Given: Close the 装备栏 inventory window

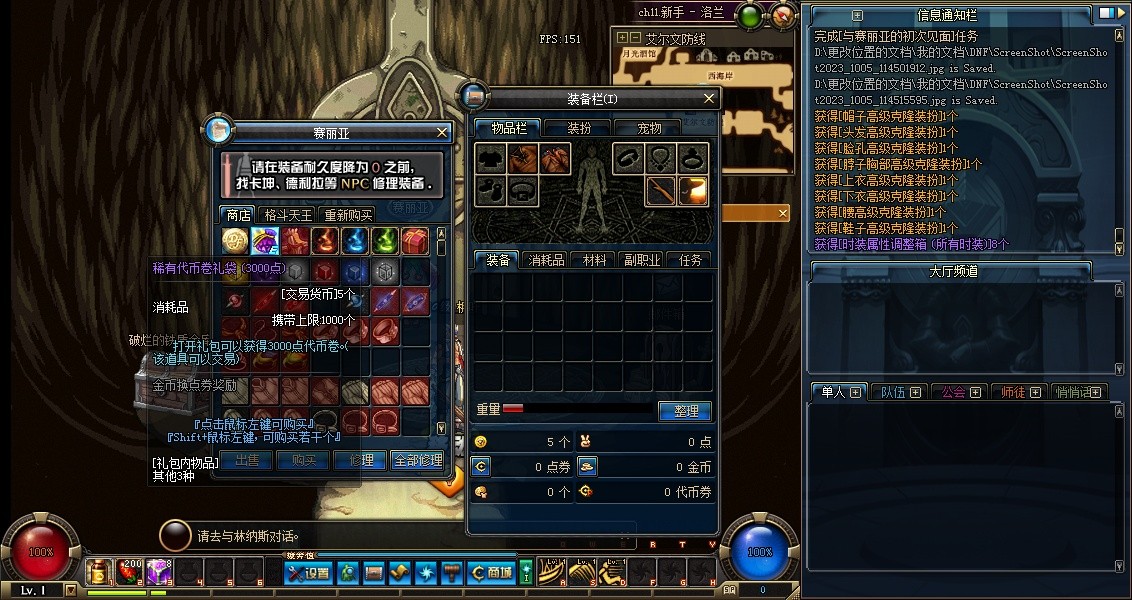Looking at the screenshot, I should 709,98.
